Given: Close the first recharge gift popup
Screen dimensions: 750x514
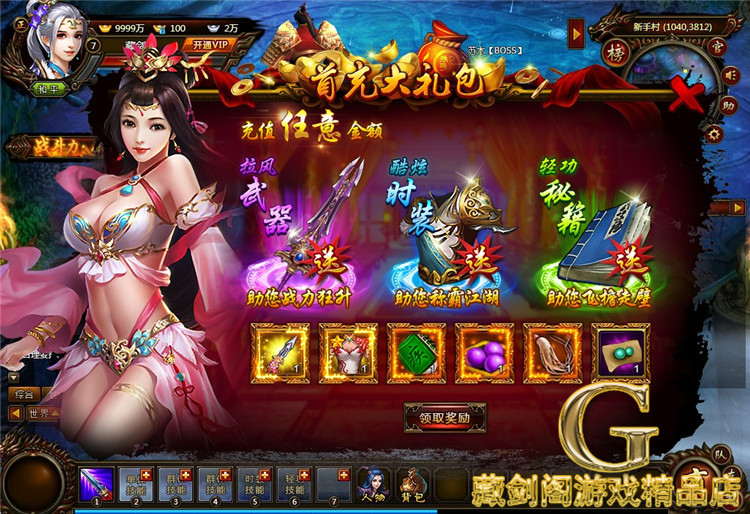Looking at the screenshot, I should tap(684, 96).
